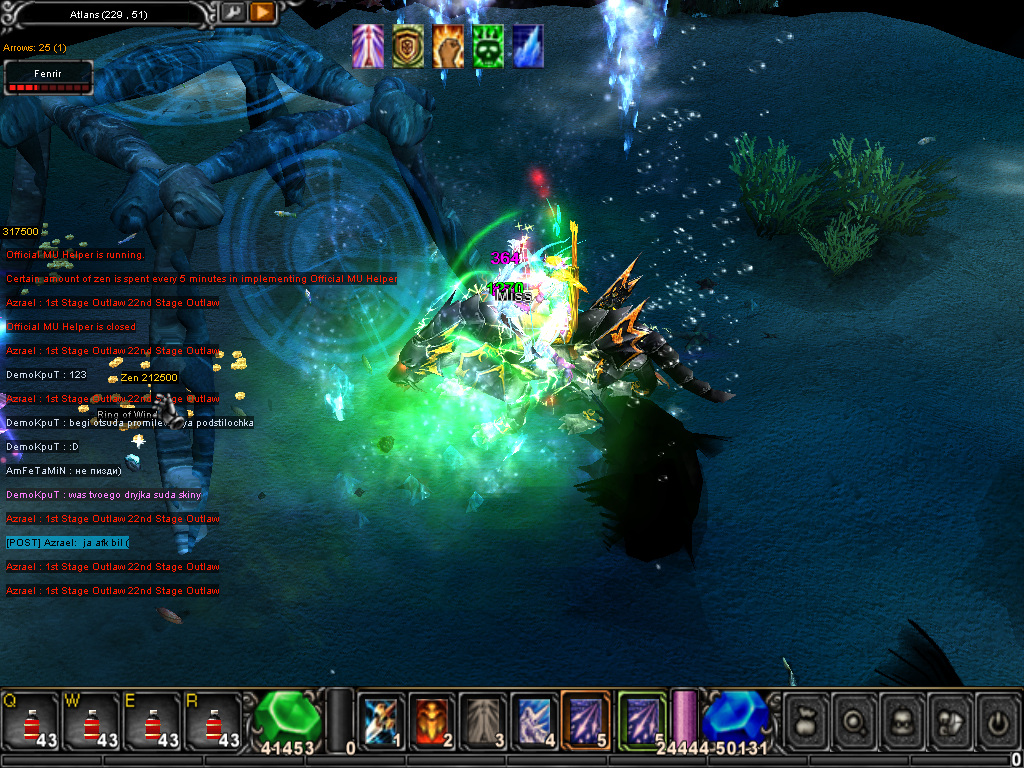This screenshot has height=768, width=1024.
Task: Start MU Helper with the orange play button
Action: pyautogui.click(x=262, y=13)
